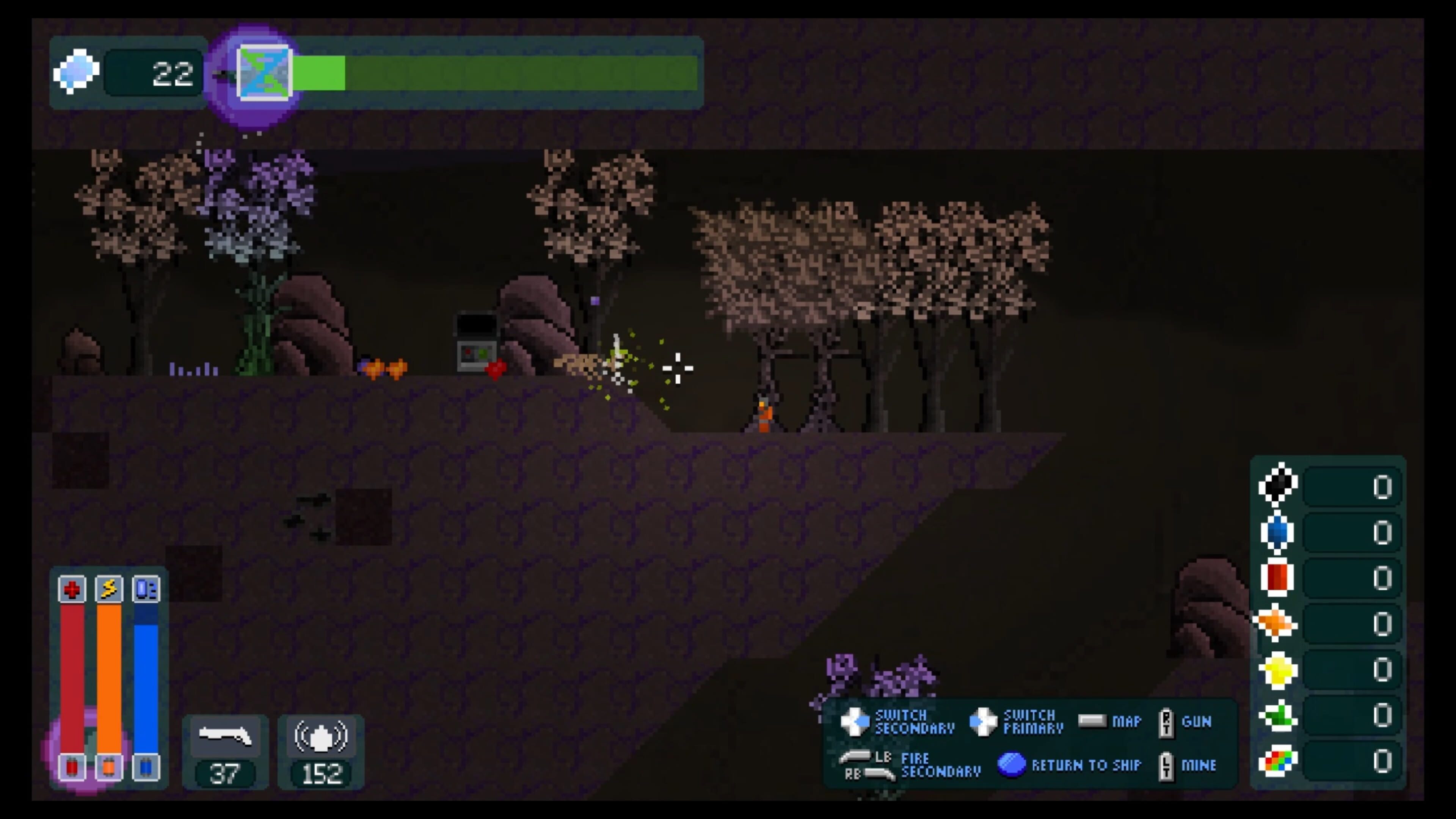This screenshot has width=1456, height=819.
Task: Select the red gem resource icon
Action: click(1277, 577)
